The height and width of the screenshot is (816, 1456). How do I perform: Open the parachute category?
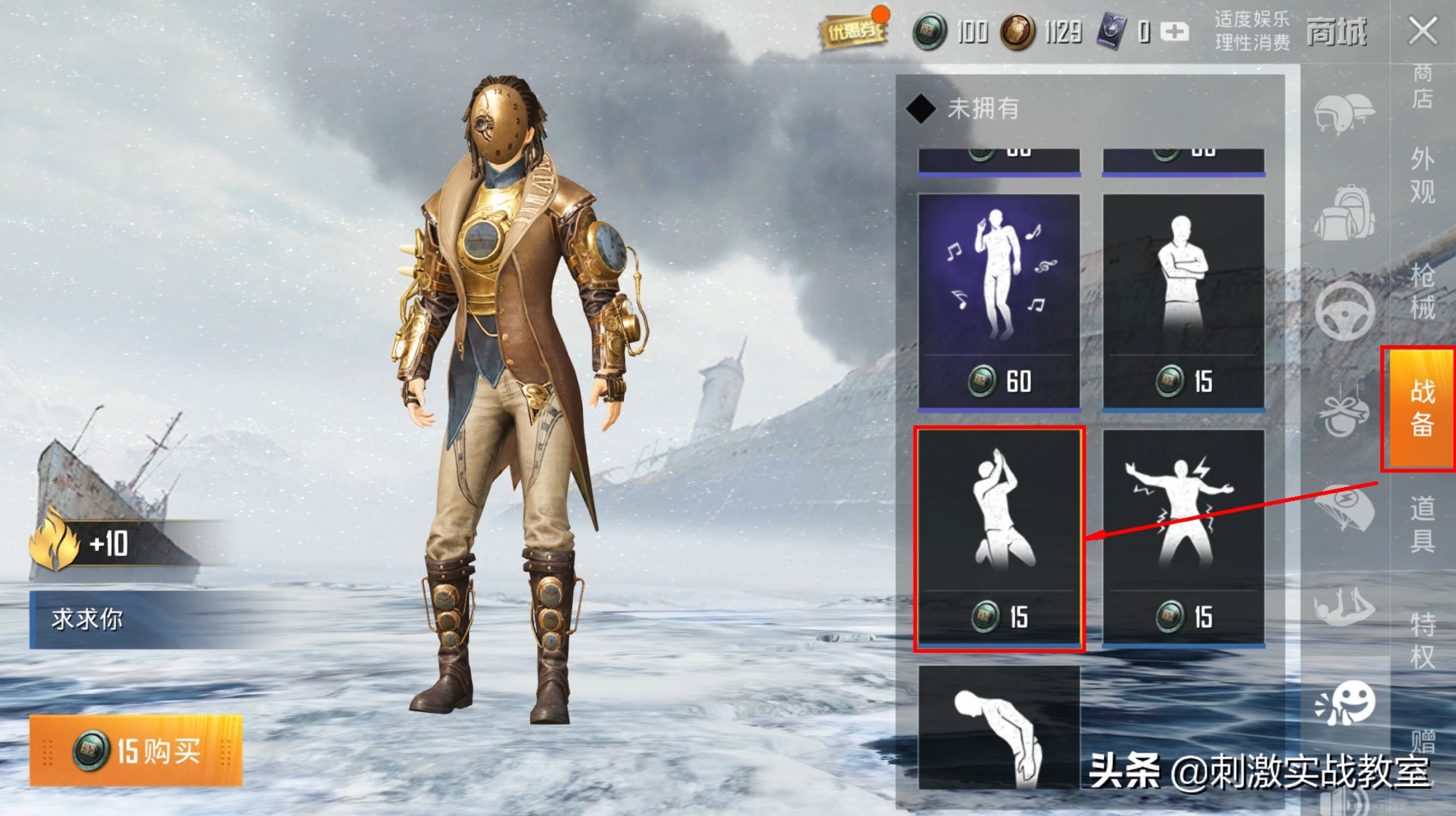pyautogui.click(x=1344, y=507)
